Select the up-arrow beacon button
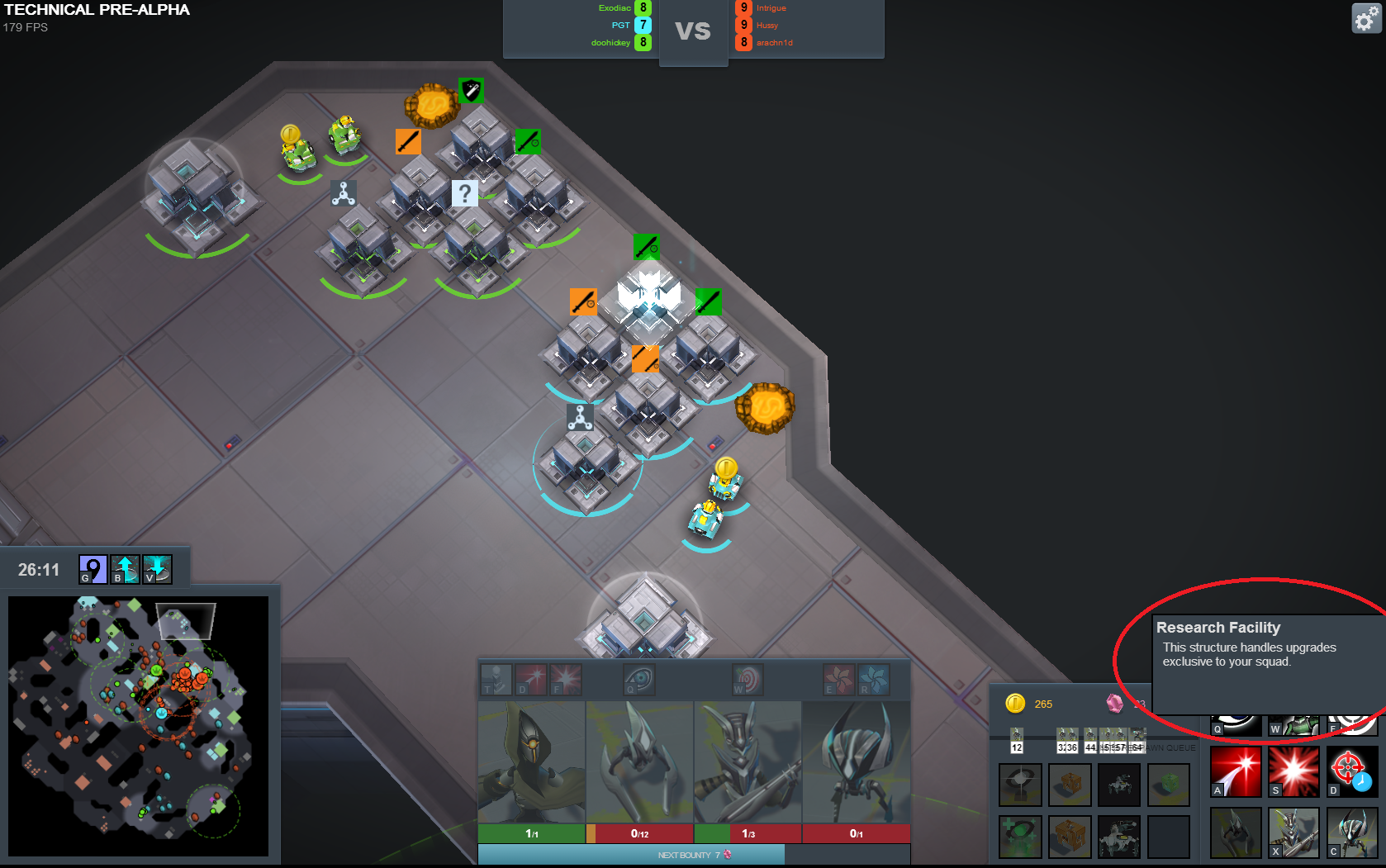The image size is (1386, 868). [125, 569]
